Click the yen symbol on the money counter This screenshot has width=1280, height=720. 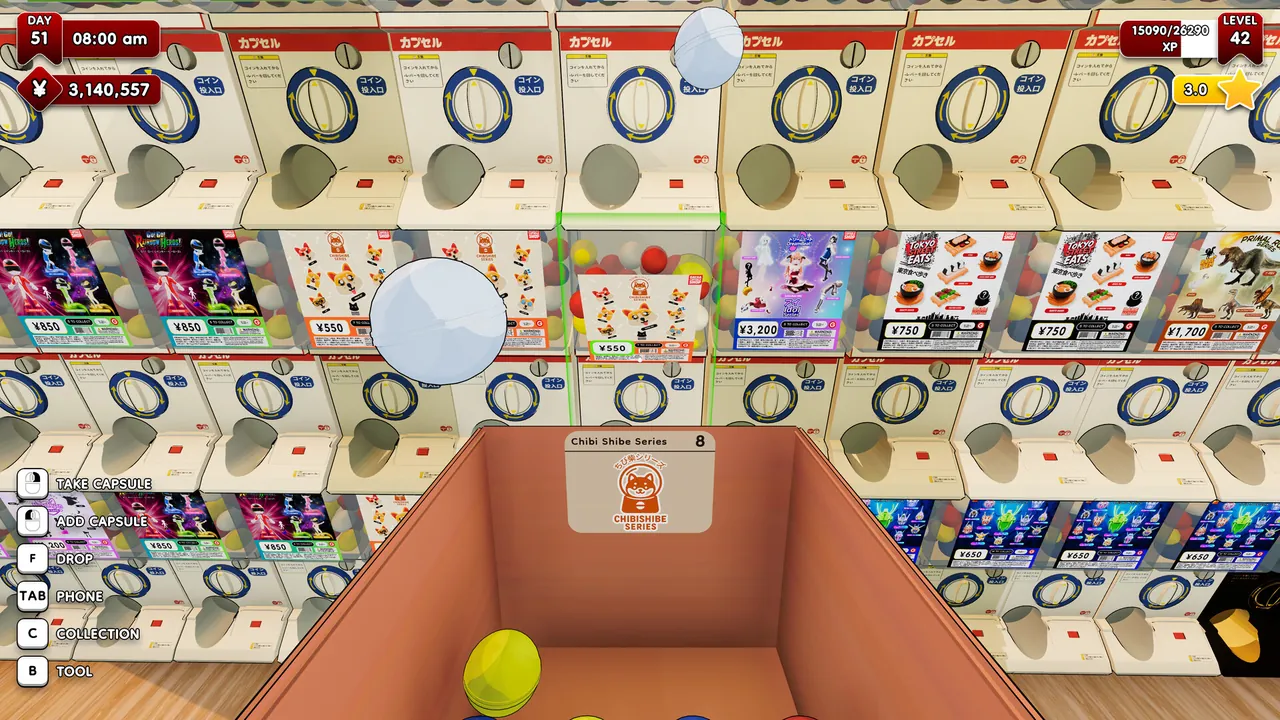[38, 88]
